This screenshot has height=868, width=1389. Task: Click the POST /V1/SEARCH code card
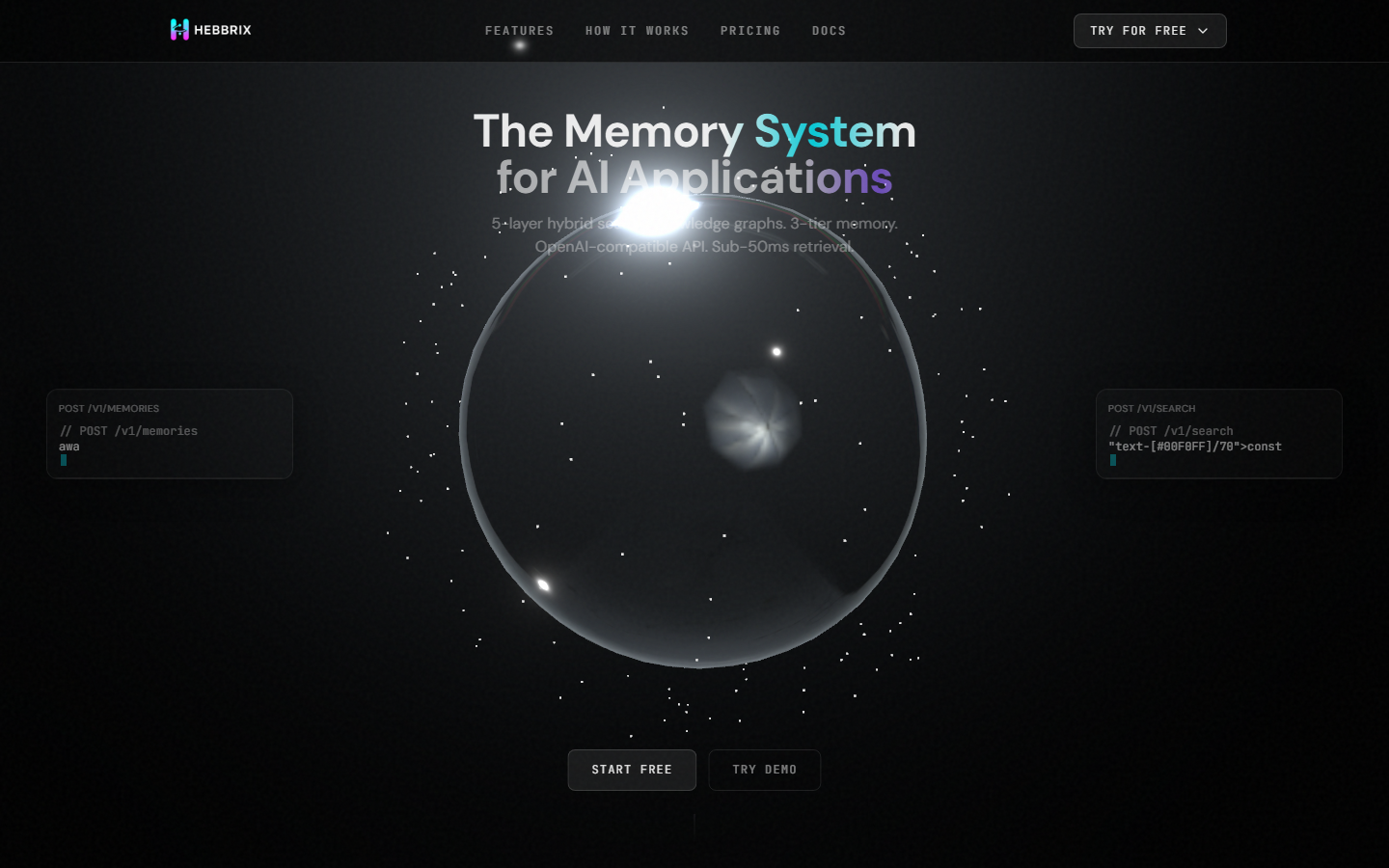pos(1219,433)
